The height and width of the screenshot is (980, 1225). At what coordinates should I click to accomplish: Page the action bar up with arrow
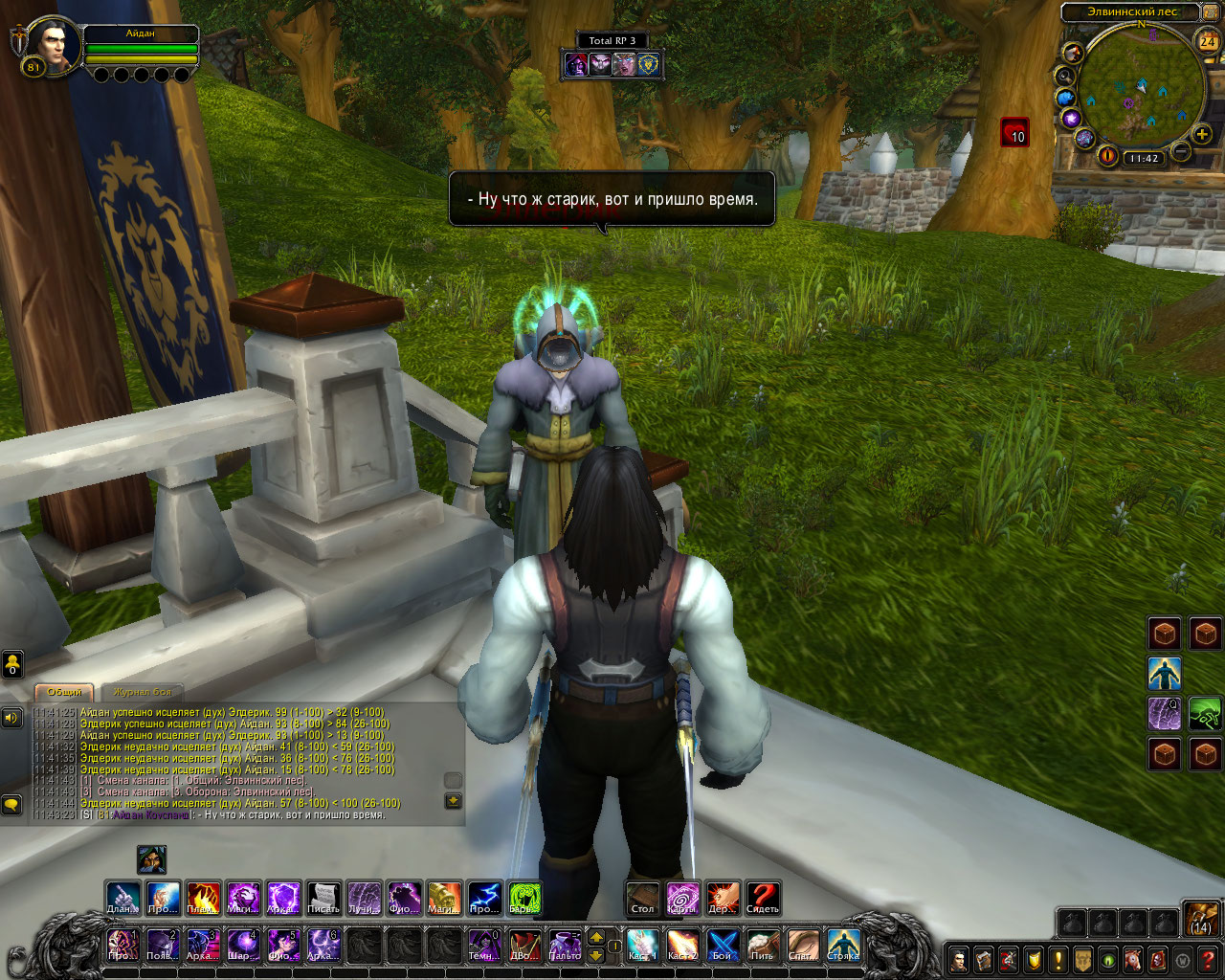(x=596, y=937)
